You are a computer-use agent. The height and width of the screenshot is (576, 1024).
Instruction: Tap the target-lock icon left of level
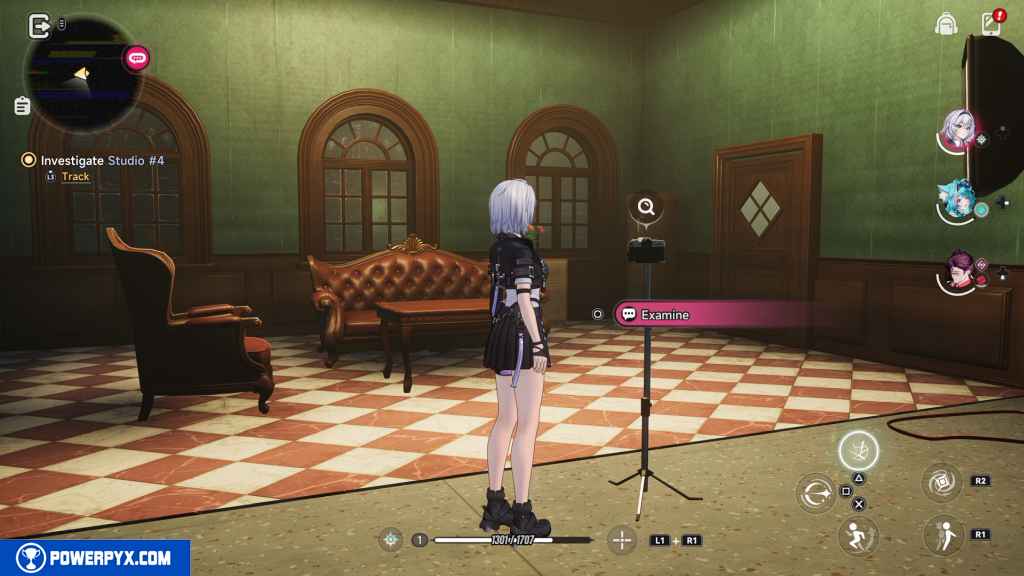click(391, 540)
